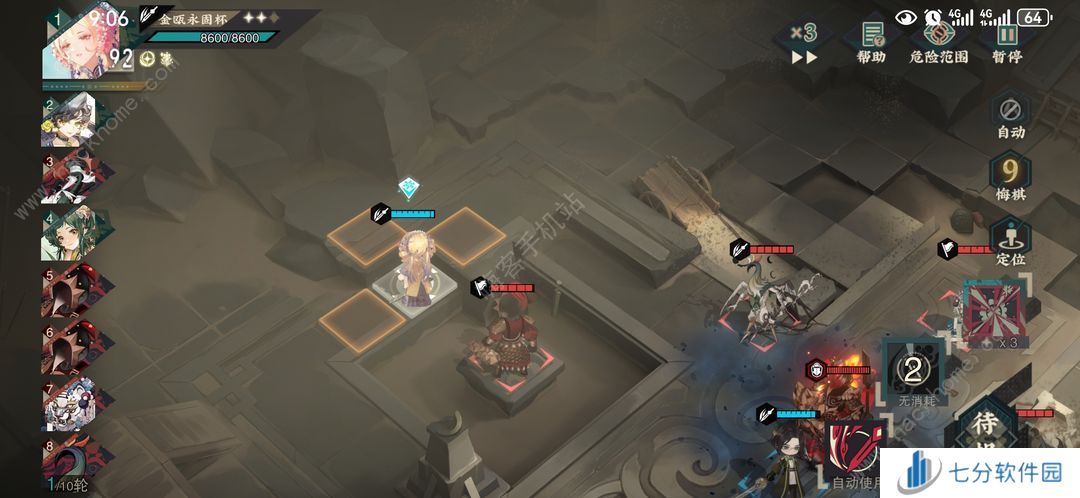
Task: Choose the 待机 standby action
Action: tap(986, 428)
